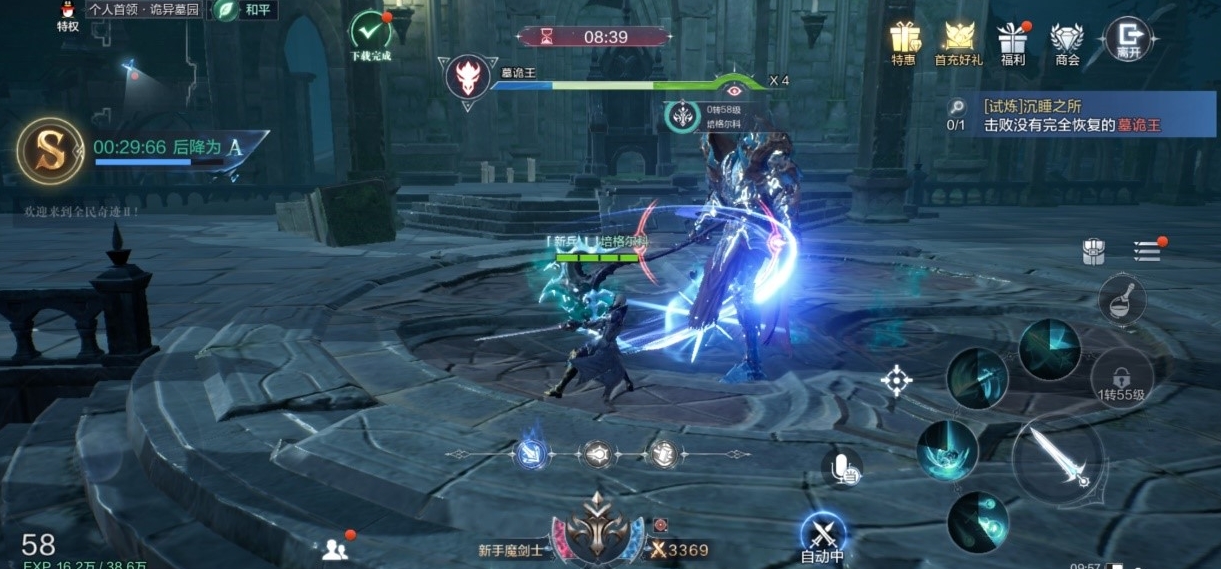Open the 特权 privilege icon
The width and height of the screenshot is (1221, 569).
(x=67, y=16)
